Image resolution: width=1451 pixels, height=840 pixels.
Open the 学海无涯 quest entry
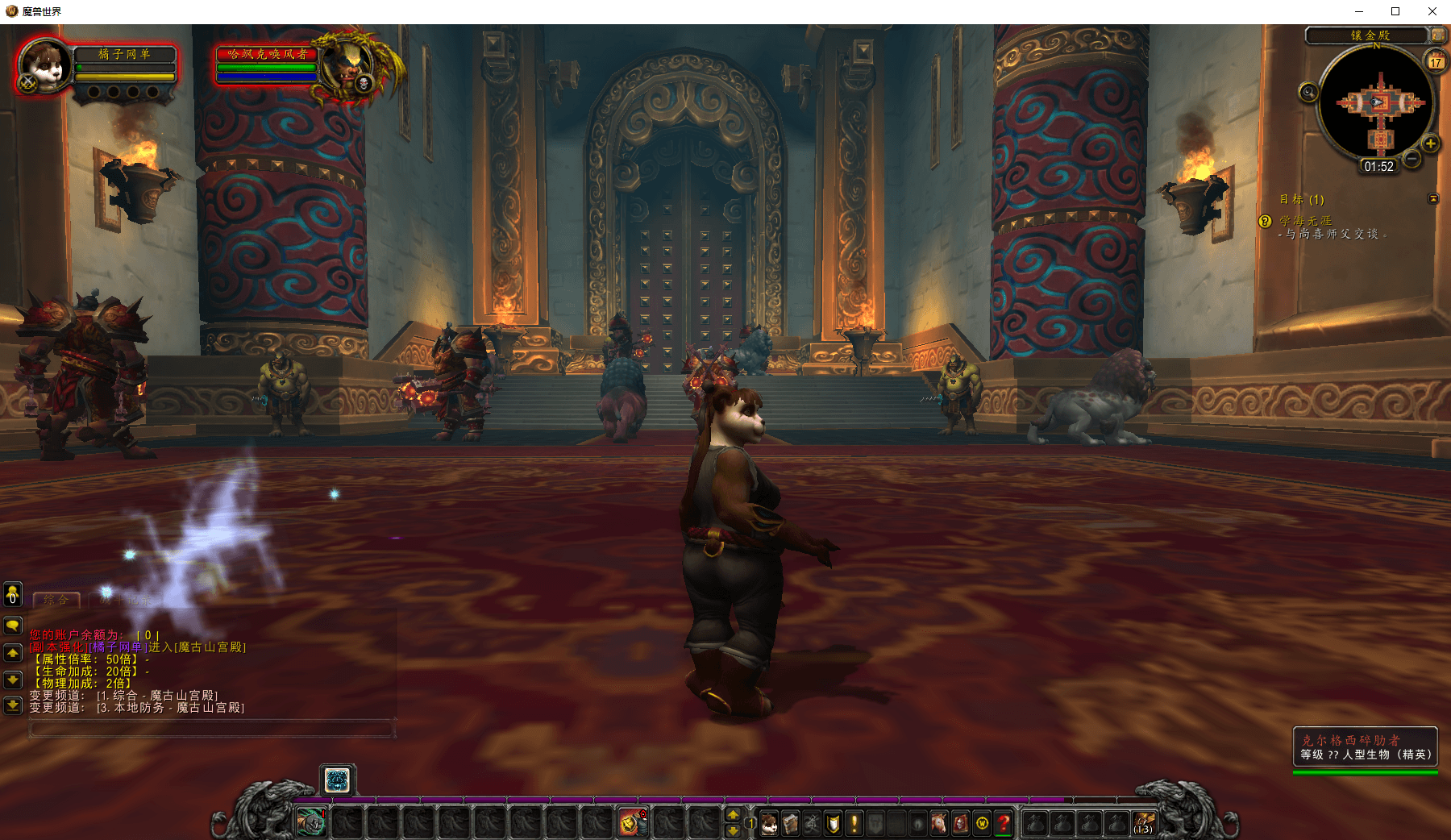click(x=1306, y=221)
